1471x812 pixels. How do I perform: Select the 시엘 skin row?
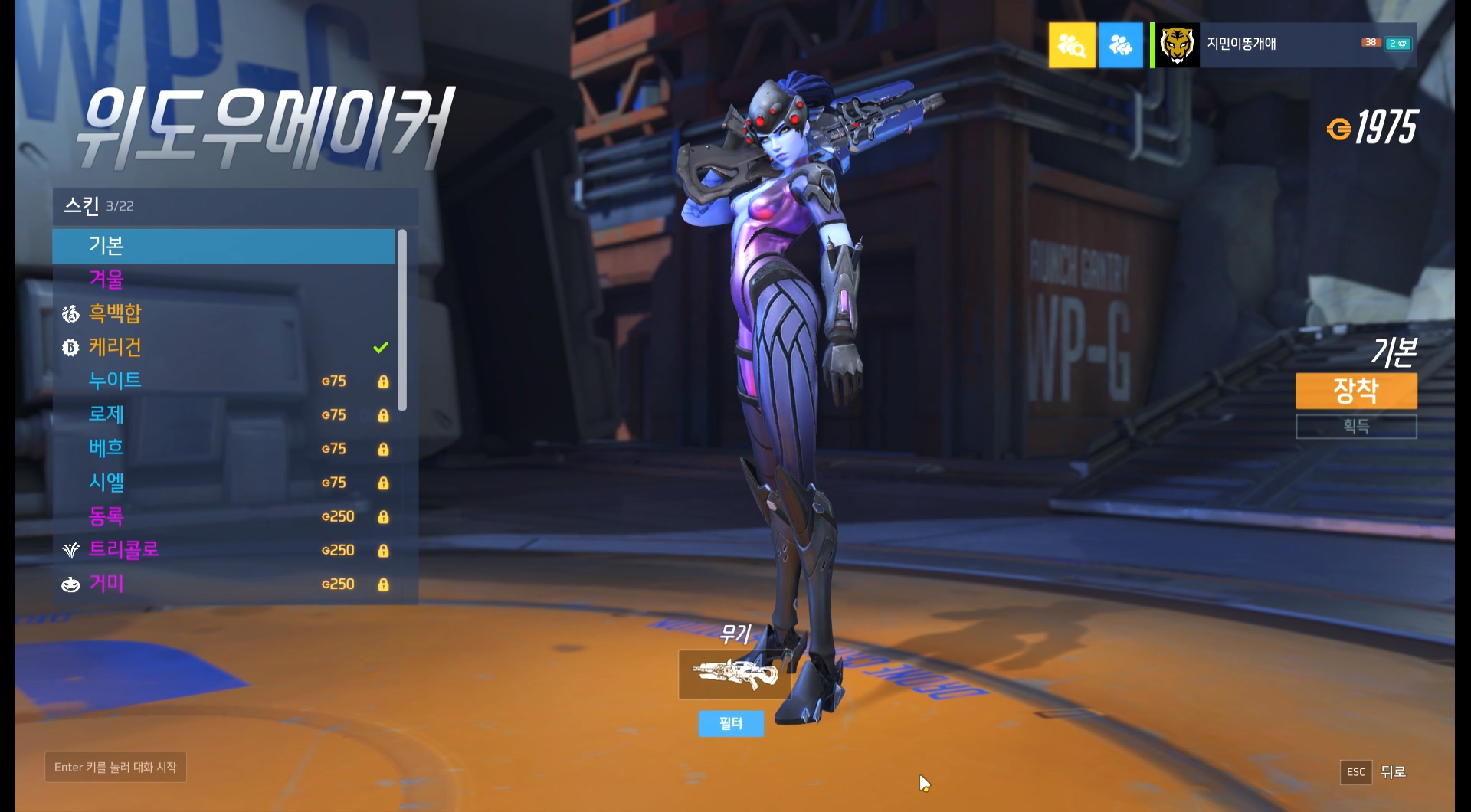(x=223, y=483)
